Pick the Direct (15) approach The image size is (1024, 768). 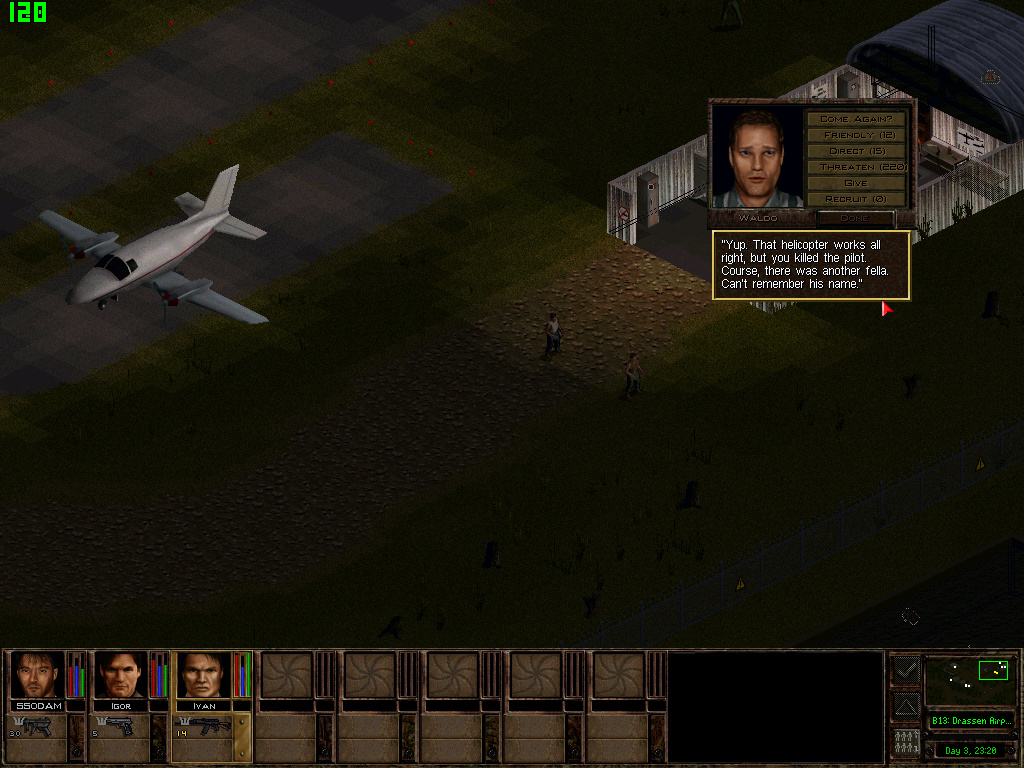[x=856, y=151]
